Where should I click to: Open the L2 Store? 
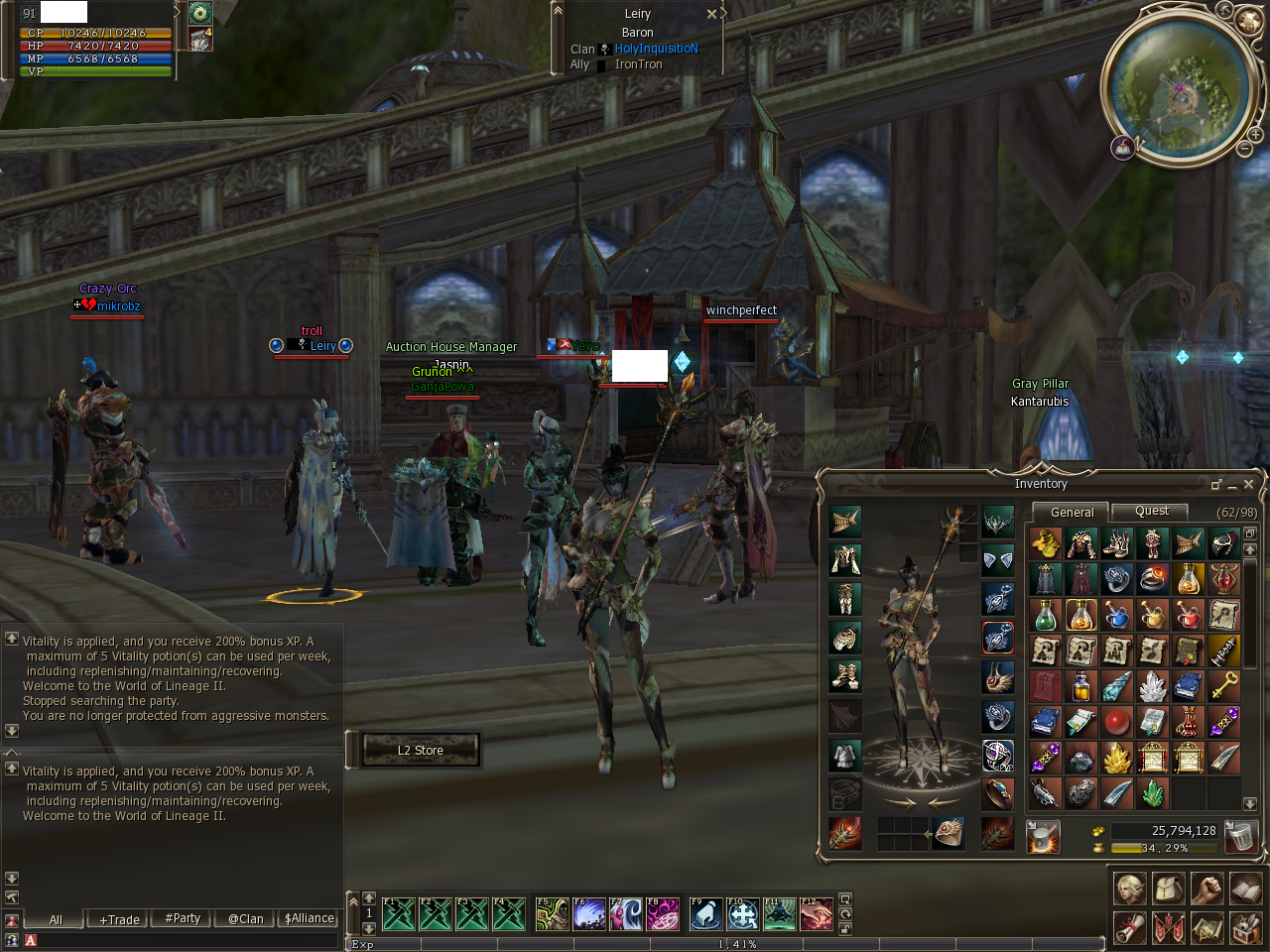[x=421, y=750]
